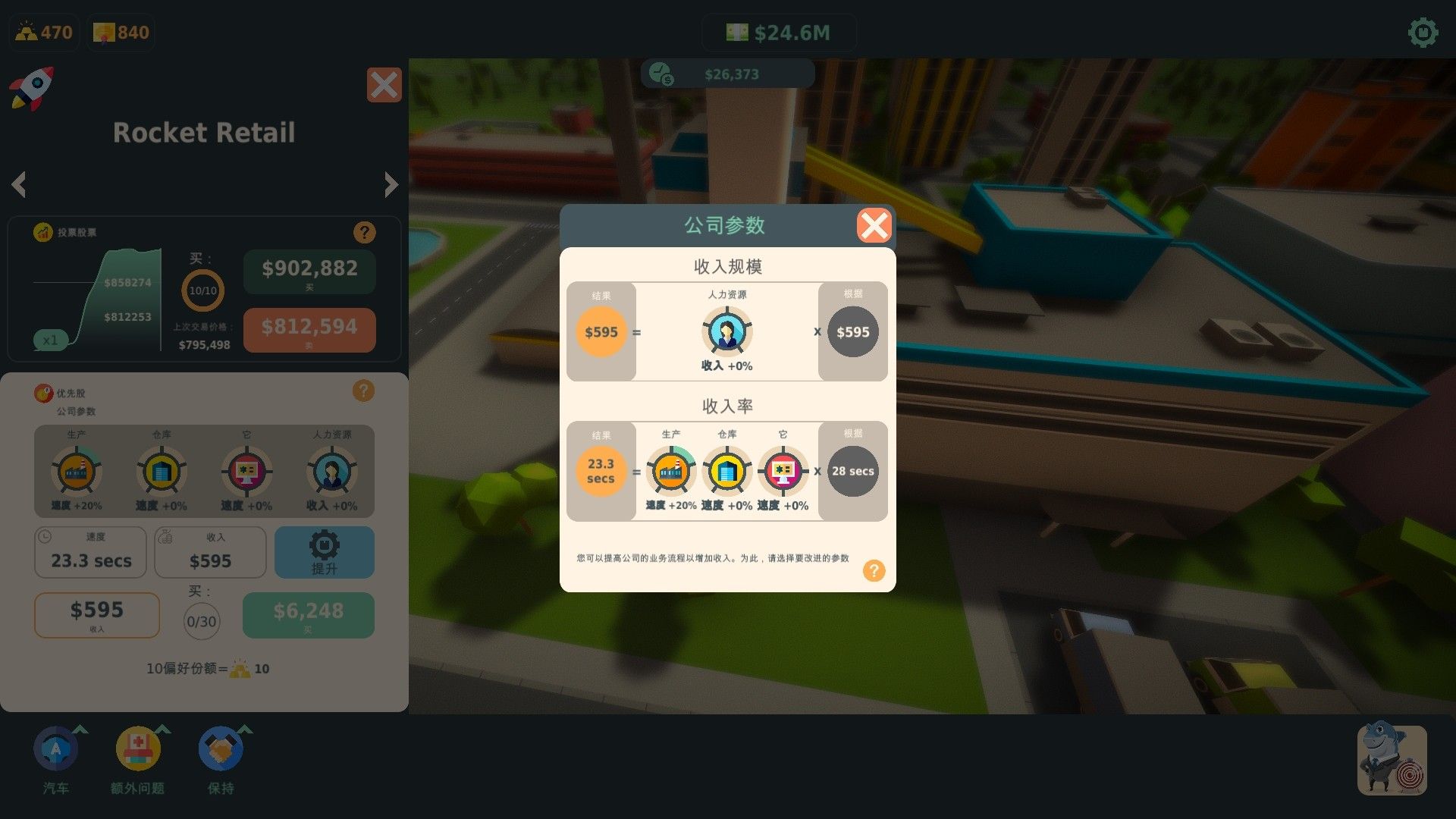Image resolution: width=1456 pixels, height=819 pixels.
Task: Select the 仓库 (Warehouse) parameter icon
Action: 162,472
